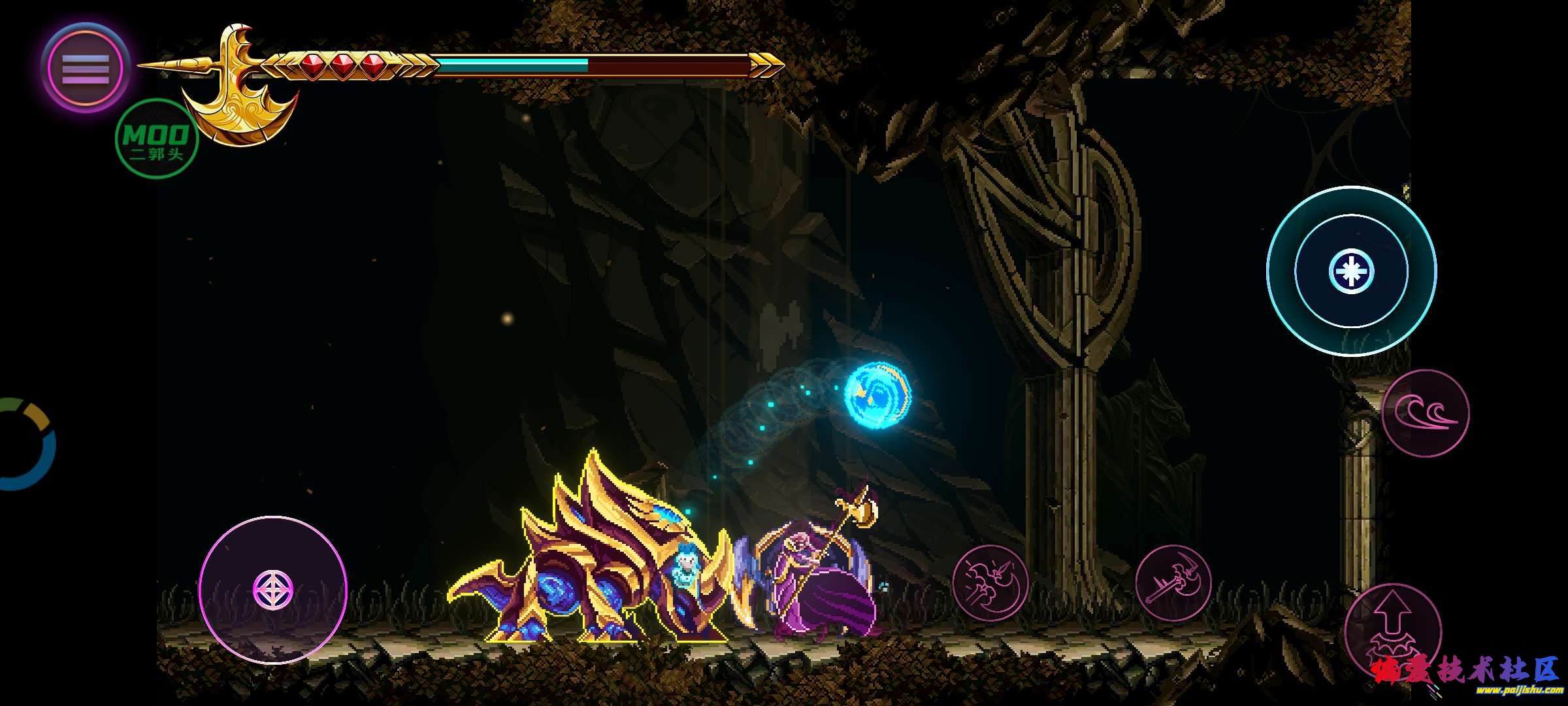Tap the virtual movement joystick
Viewport: 1568px width, 706px height.
pyautogui.click(x=273, y=589)
